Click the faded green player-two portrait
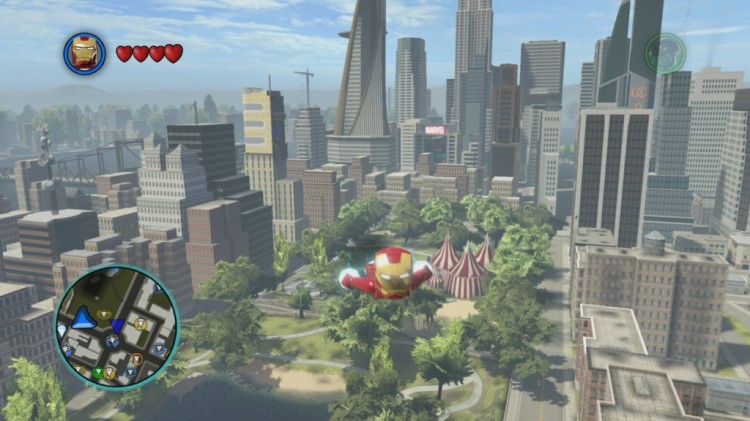The height and width of the screenshot is (421, 750). [664, 53]
